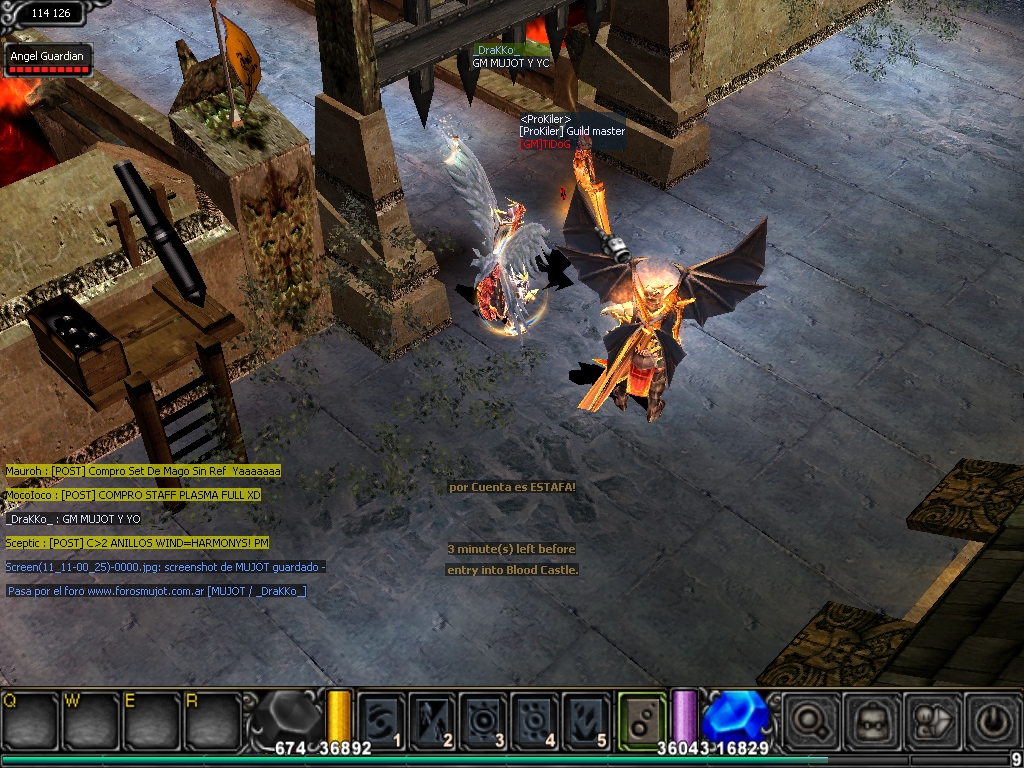Choose skill slot number 4

pos(536,717)
